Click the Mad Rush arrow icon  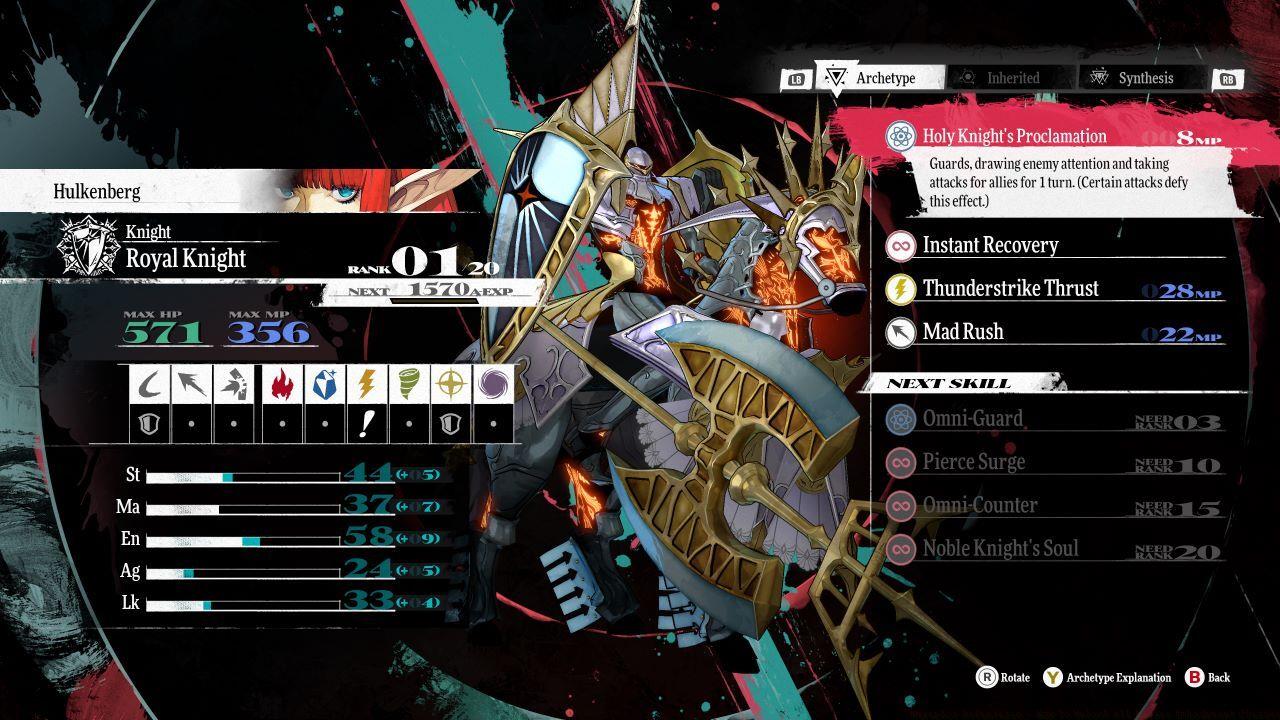901,331
